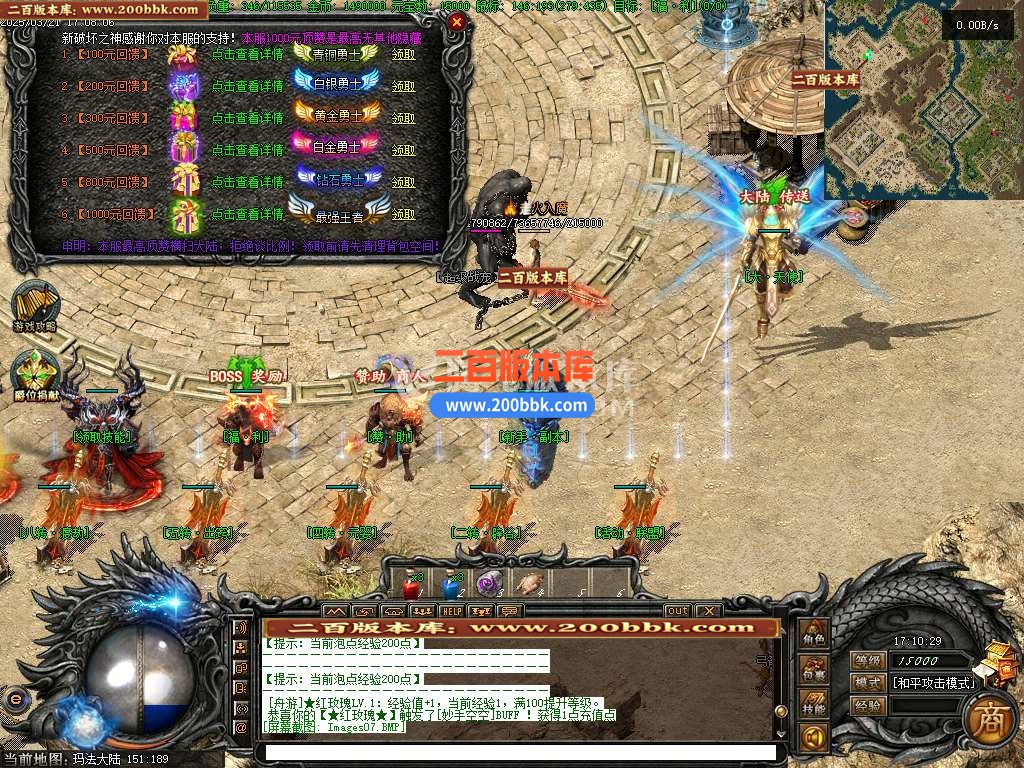Open the 角色 character panel

click(x=814, y=637)
